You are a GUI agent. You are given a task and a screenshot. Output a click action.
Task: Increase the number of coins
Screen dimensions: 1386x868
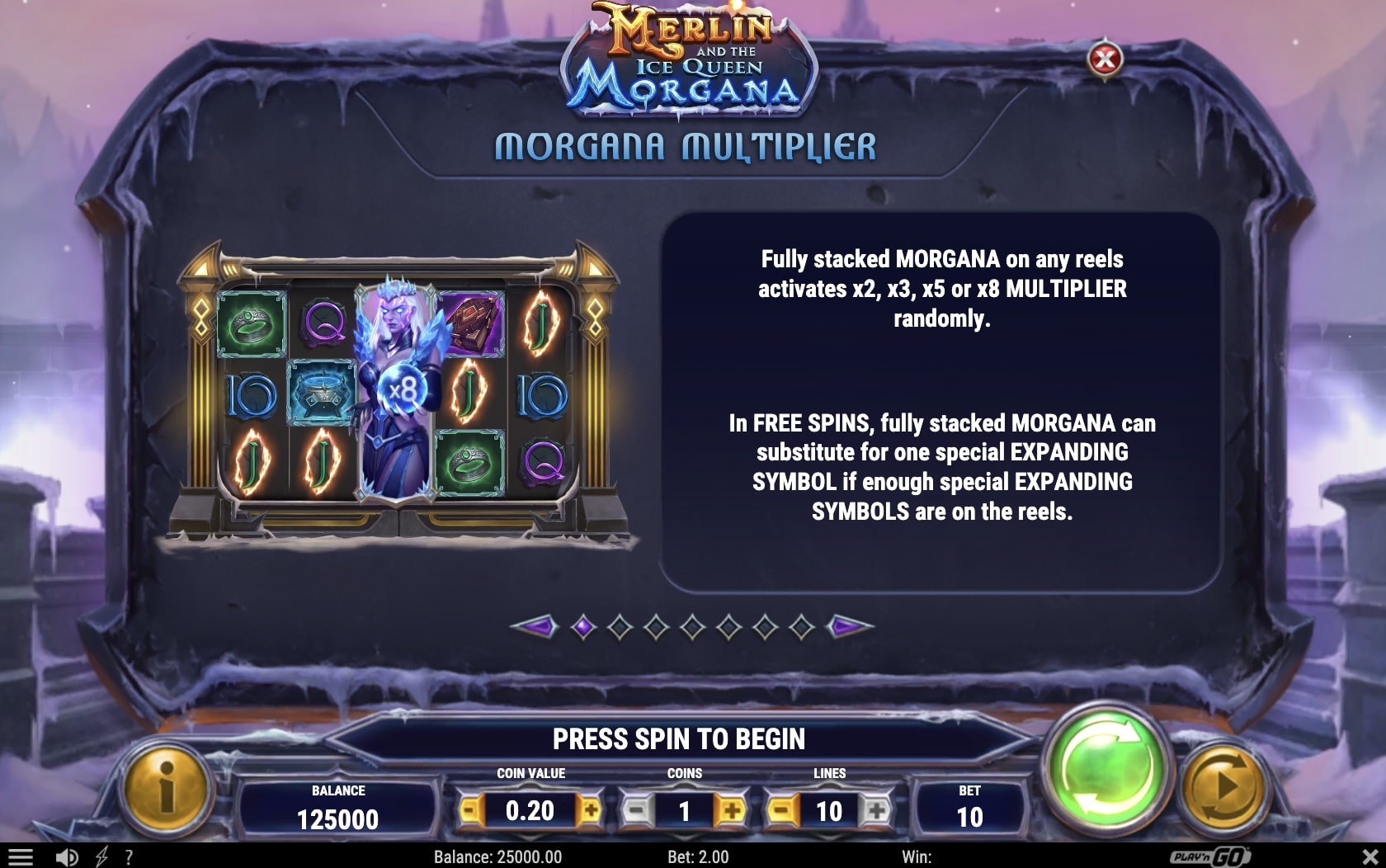click(x=731, y=811)
